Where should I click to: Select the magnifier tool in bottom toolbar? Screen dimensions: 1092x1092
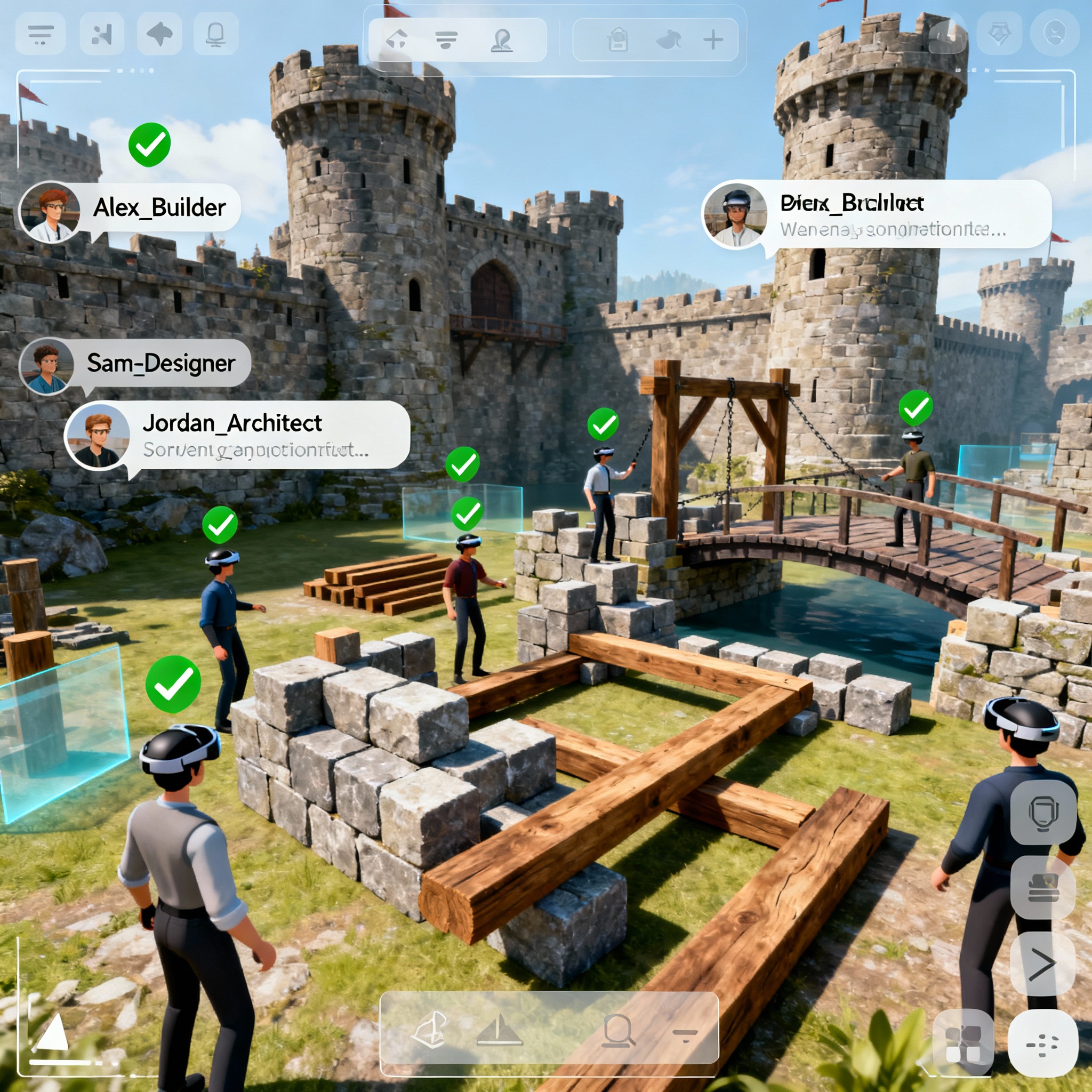(x=619, y=1030)
